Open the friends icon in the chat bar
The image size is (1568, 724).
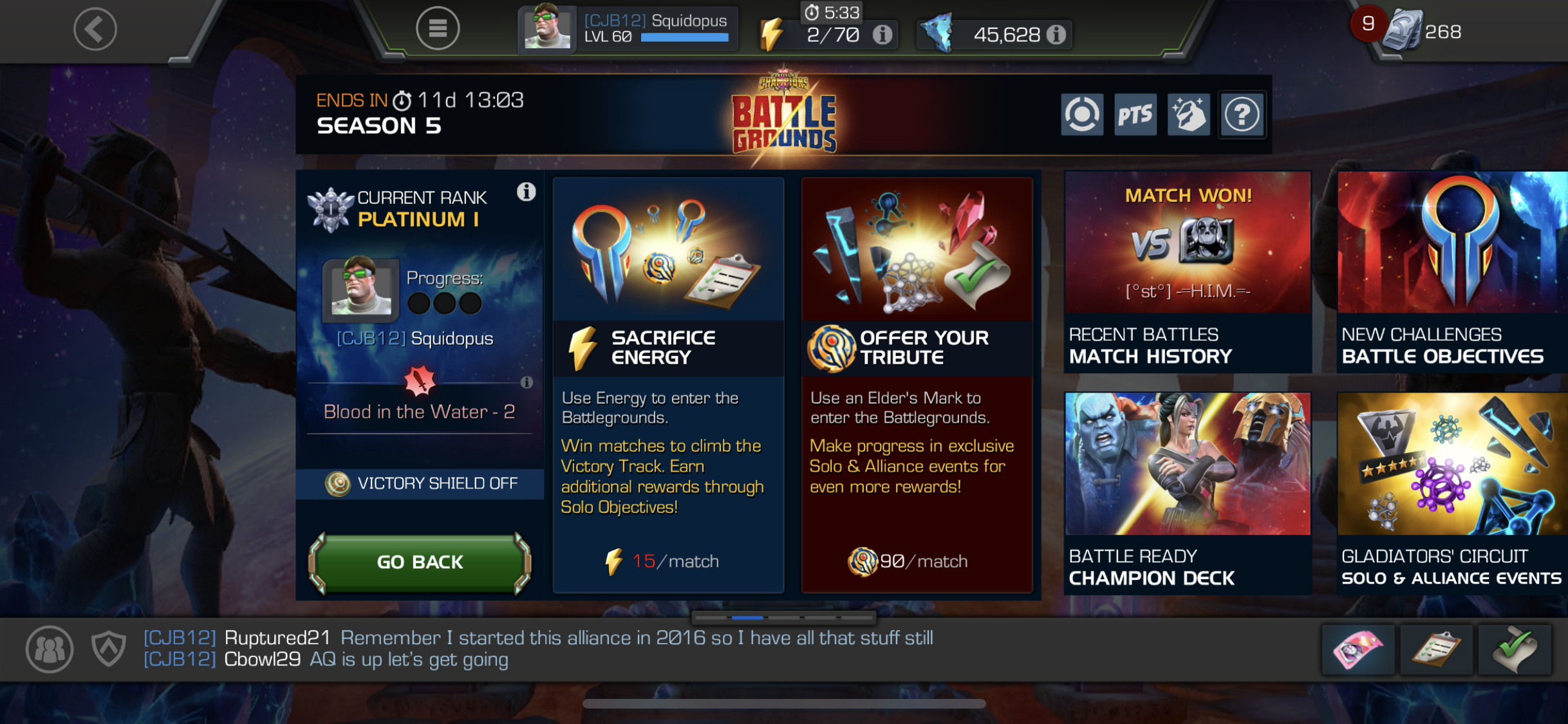click(x=50, y=649)
